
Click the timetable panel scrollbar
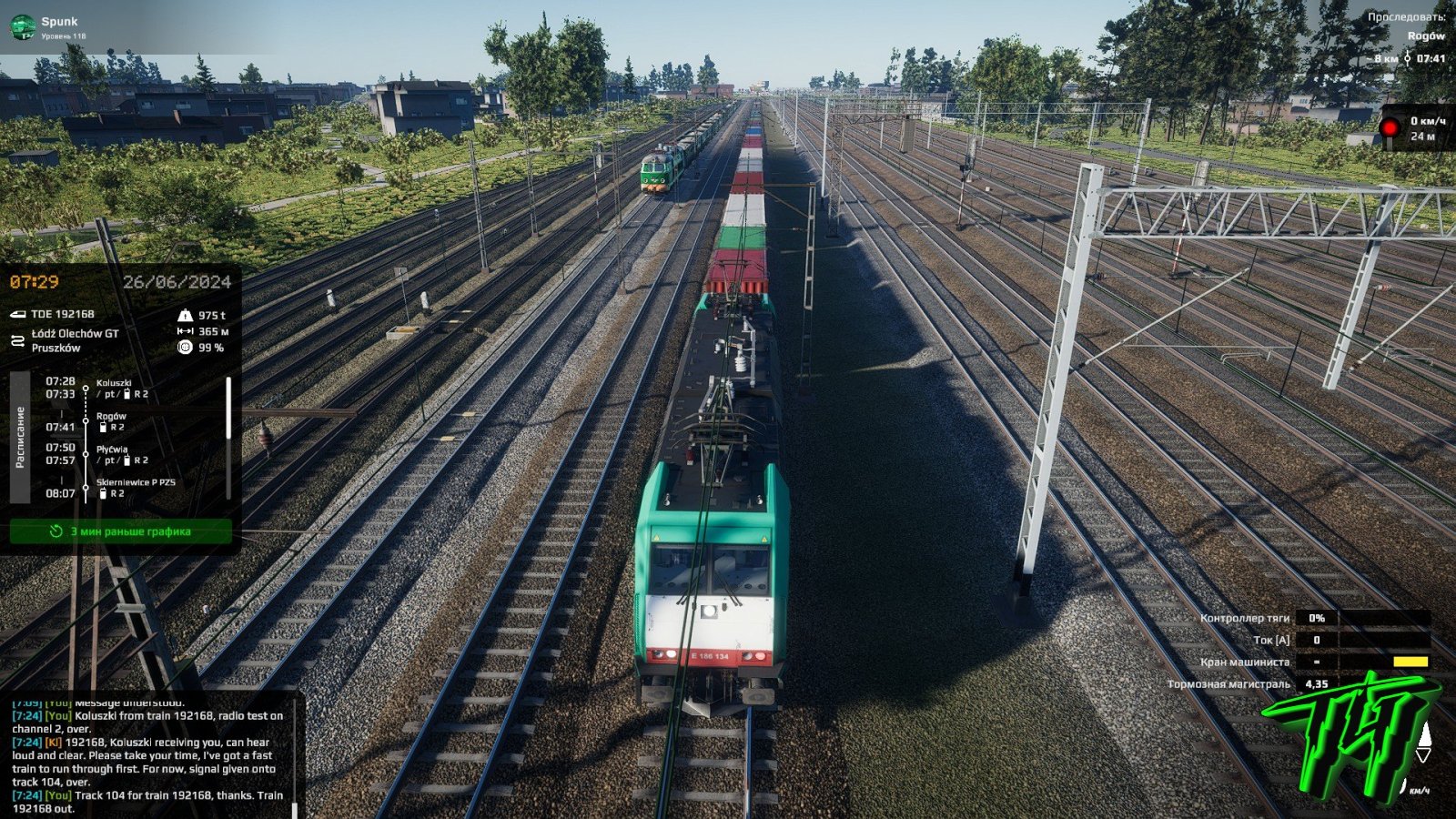click(x=228, y=408)
